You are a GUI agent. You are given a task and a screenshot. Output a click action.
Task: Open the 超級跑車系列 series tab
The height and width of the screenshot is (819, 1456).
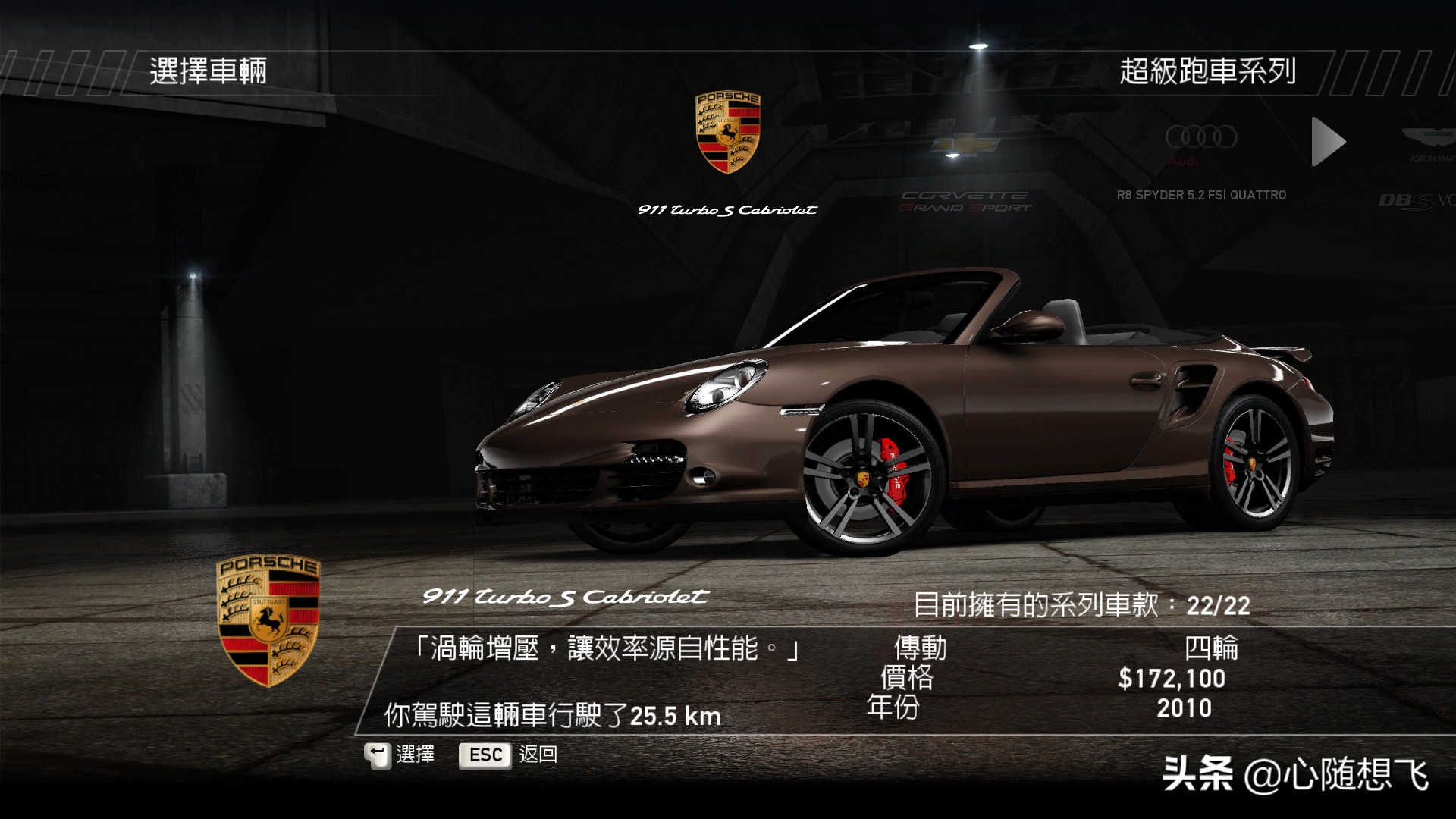[x=1207, y=71]
